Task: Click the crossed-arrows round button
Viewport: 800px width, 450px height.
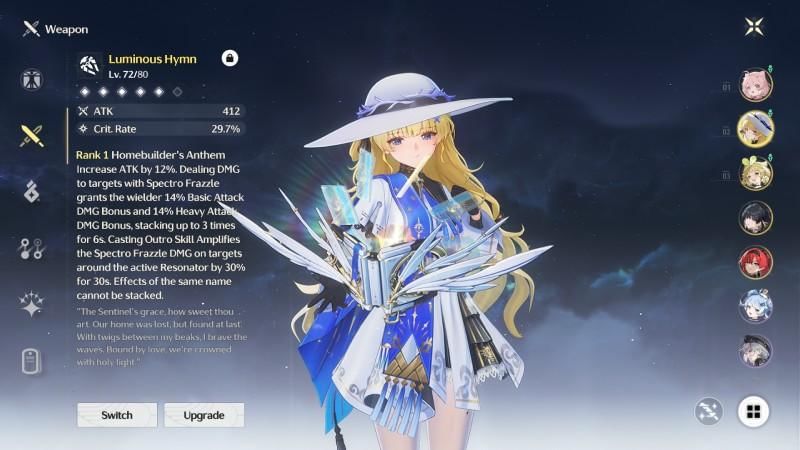Action: click(709, 411)
